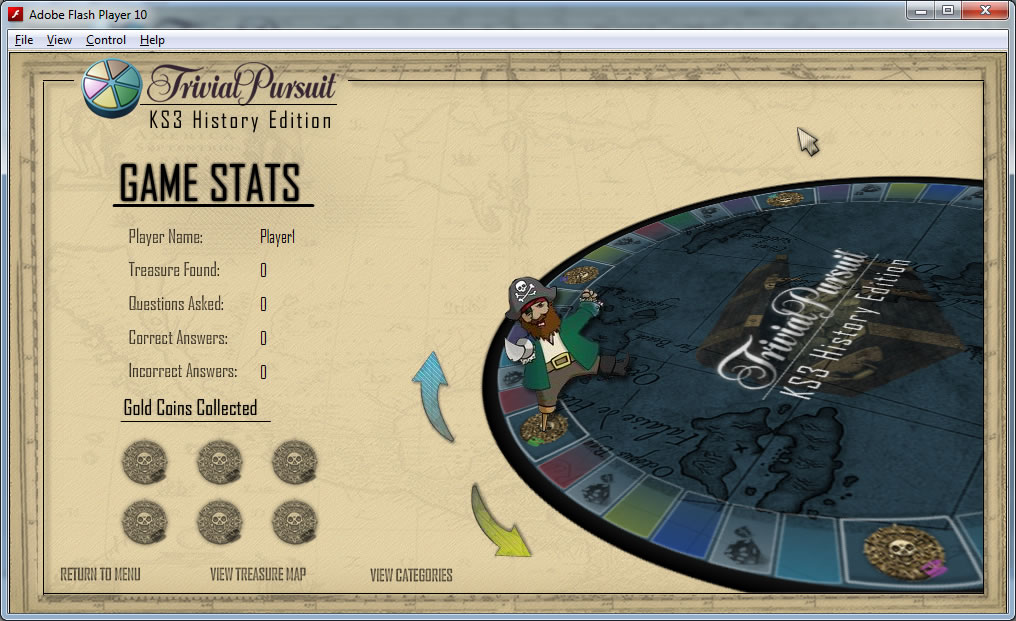Open the File menu
The width and height of the screenshot is (1016, 621).
click(x=24, y=40)
